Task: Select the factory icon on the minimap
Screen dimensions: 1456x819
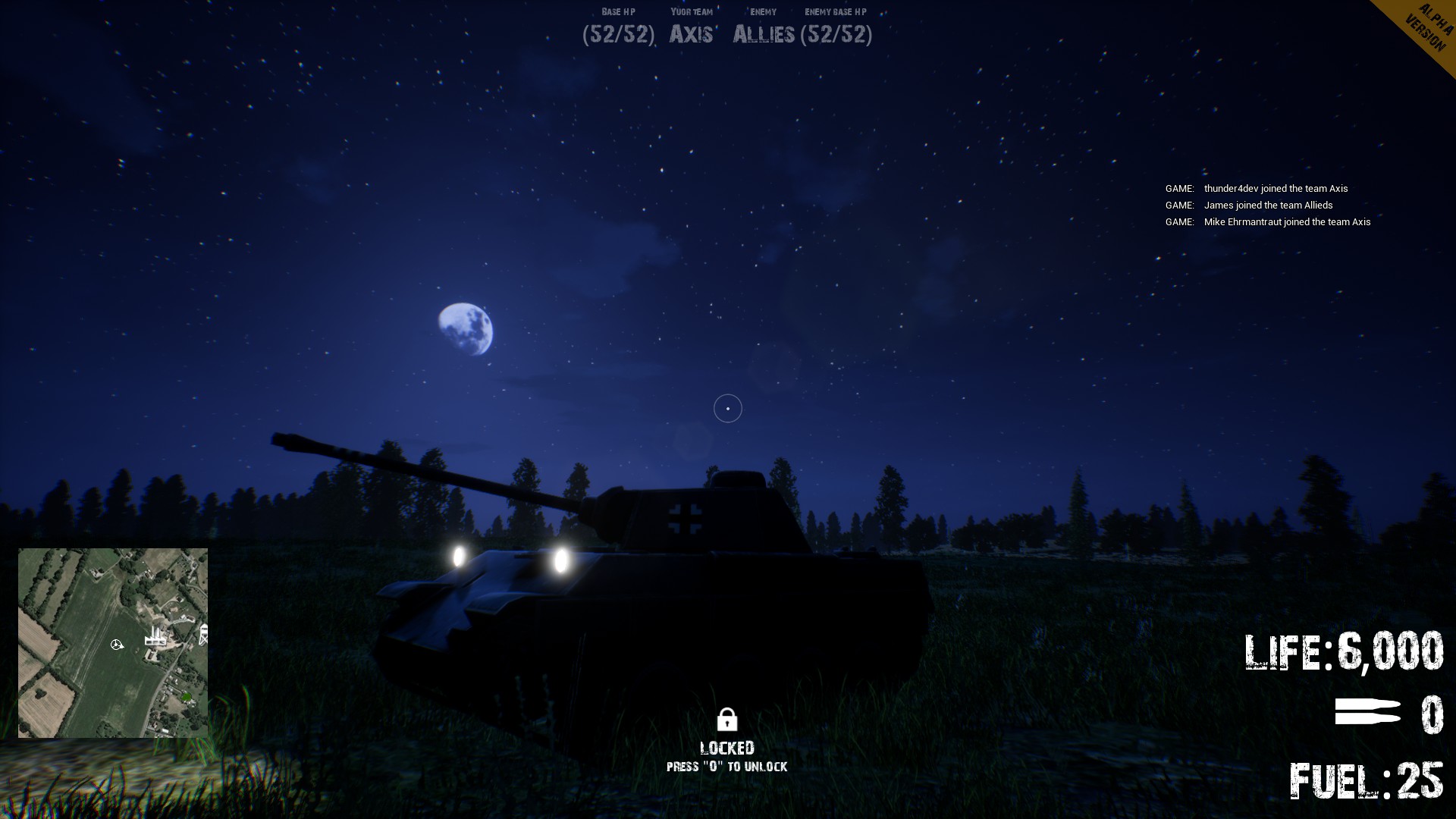Action: [x=155, y=639]
